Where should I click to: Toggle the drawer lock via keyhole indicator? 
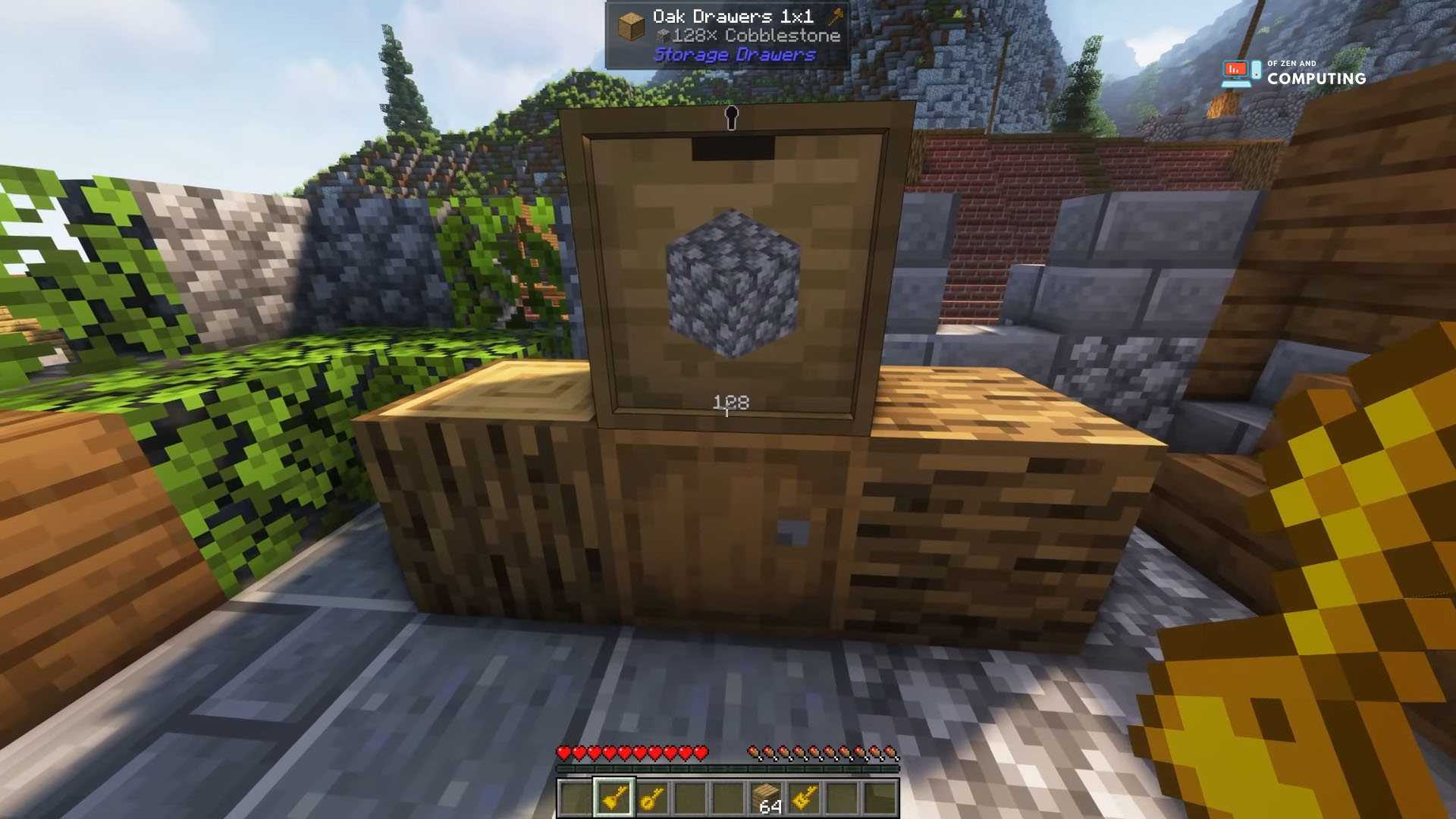pos(730,119)
